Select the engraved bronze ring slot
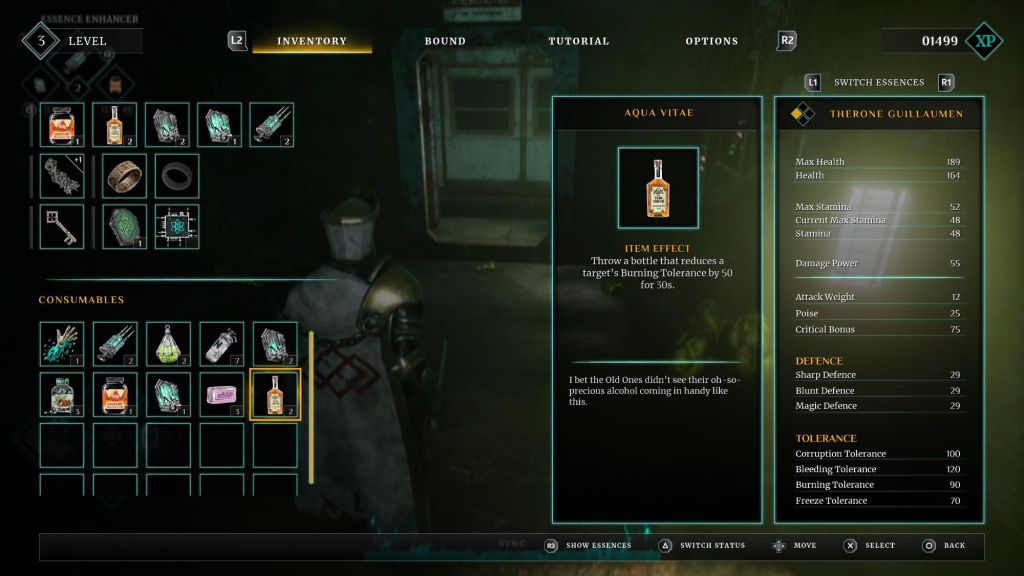 124,176
